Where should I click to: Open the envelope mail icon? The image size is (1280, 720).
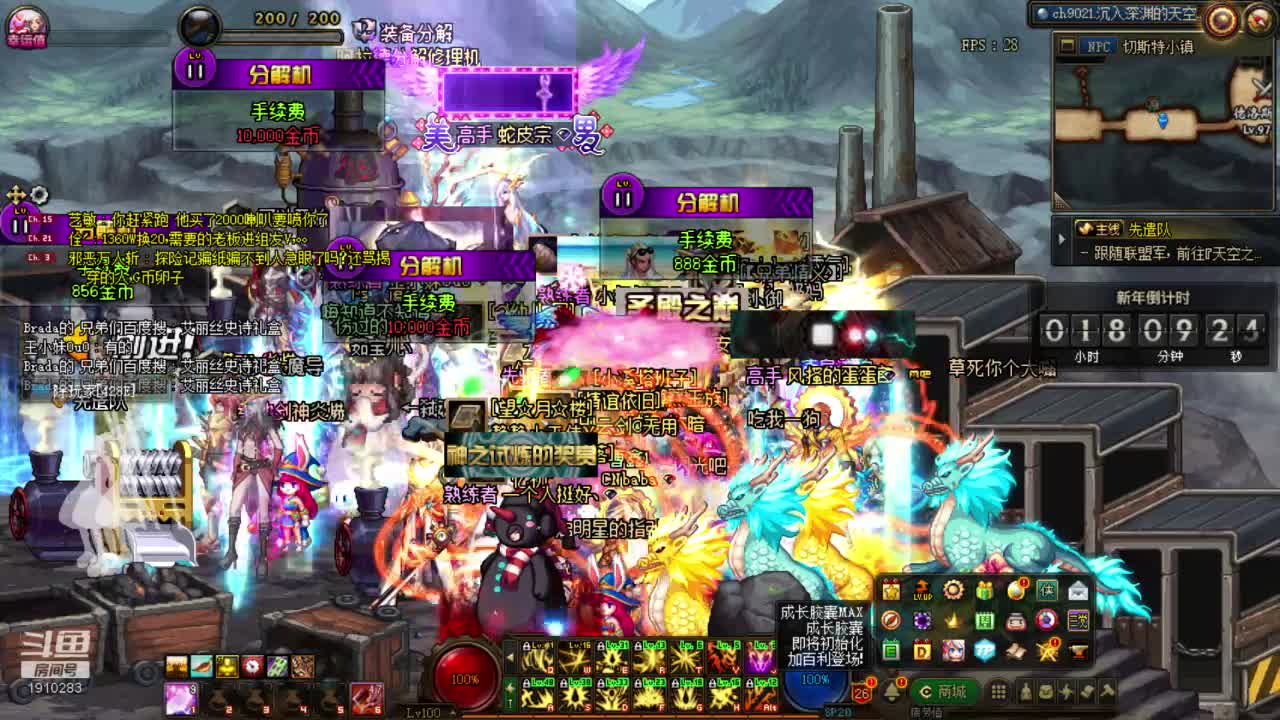click(x=1078, y=590)
